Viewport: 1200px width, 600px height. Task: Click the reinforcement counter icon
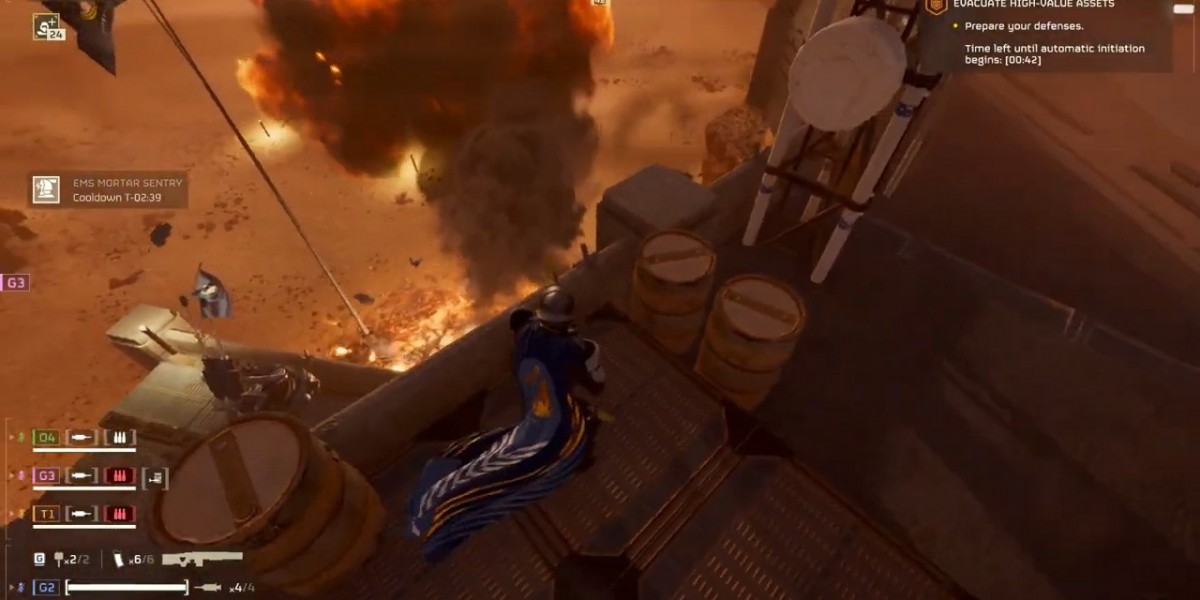pos(47,27)
